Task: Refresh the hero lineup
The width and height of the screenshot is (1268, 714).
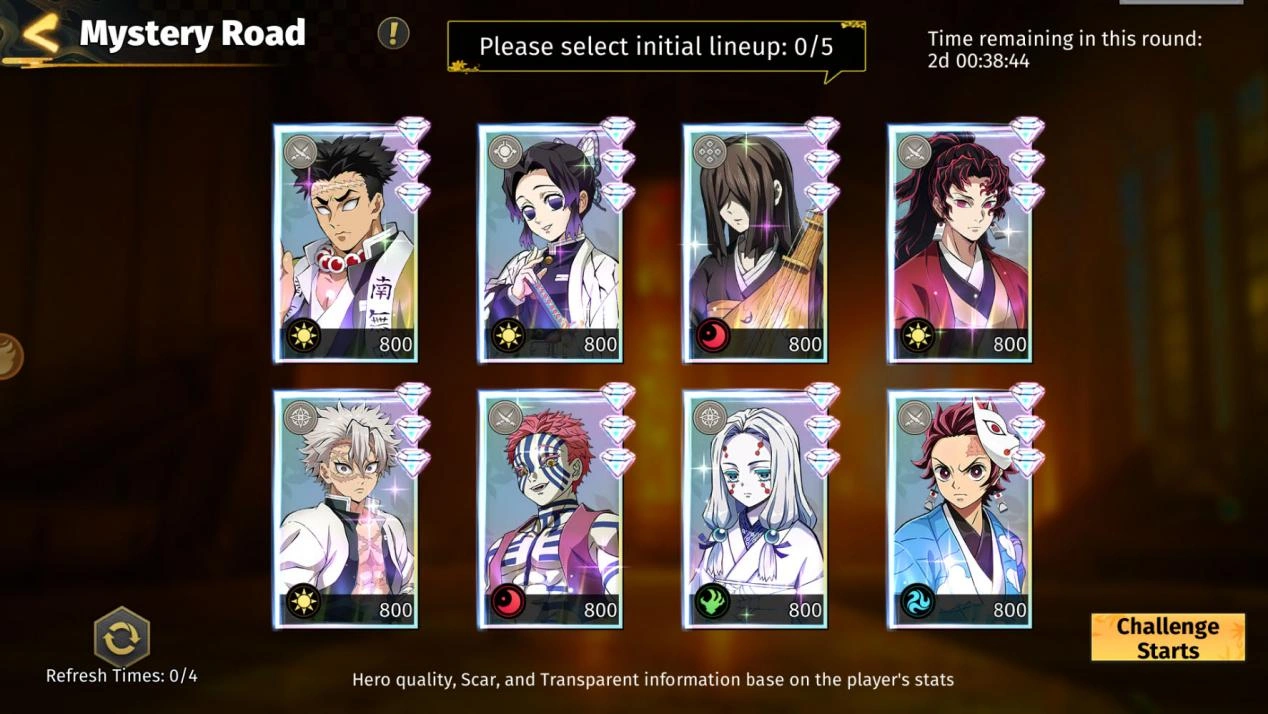Action: 121,637
